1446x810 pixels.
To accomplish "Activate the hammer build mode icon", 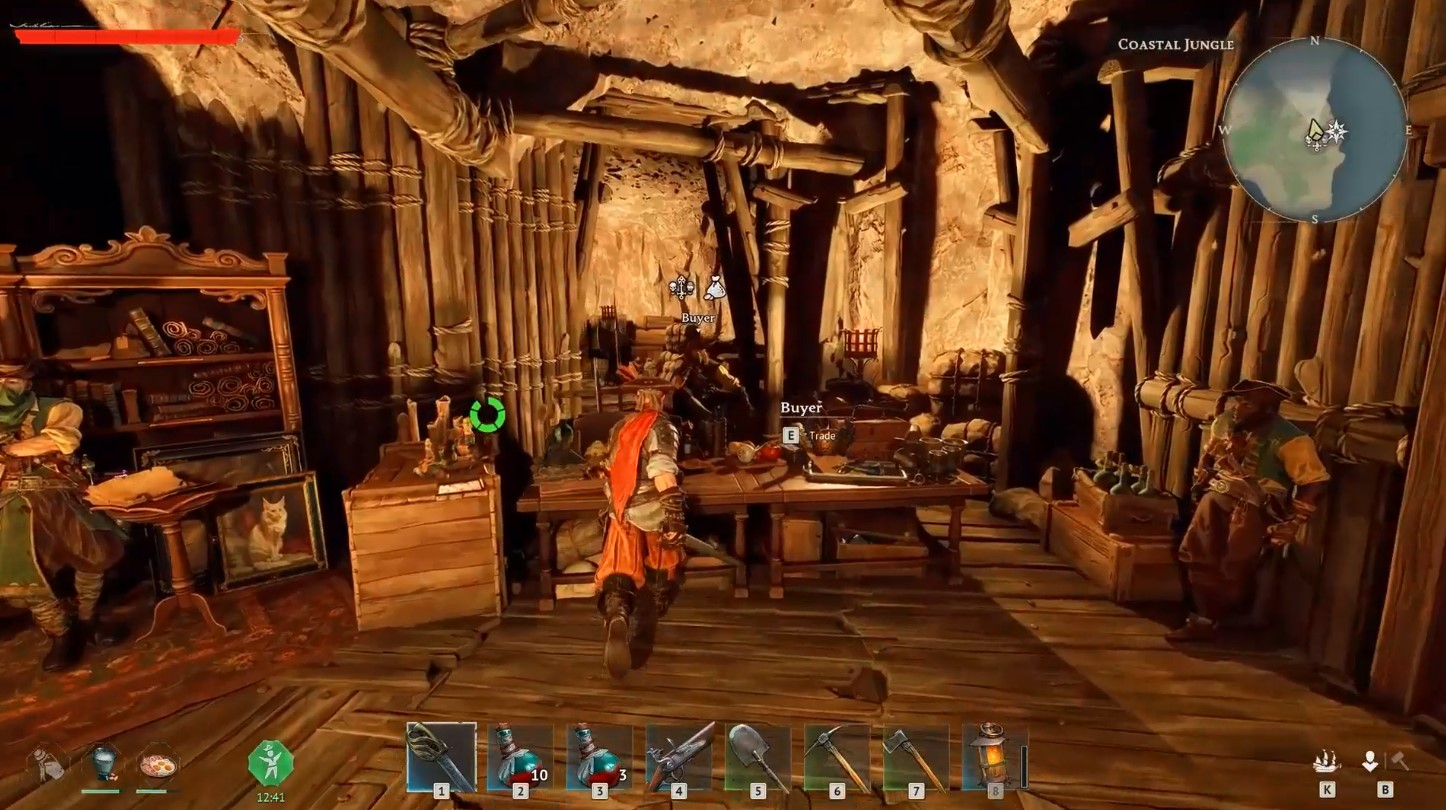I will click(1400, 762).
